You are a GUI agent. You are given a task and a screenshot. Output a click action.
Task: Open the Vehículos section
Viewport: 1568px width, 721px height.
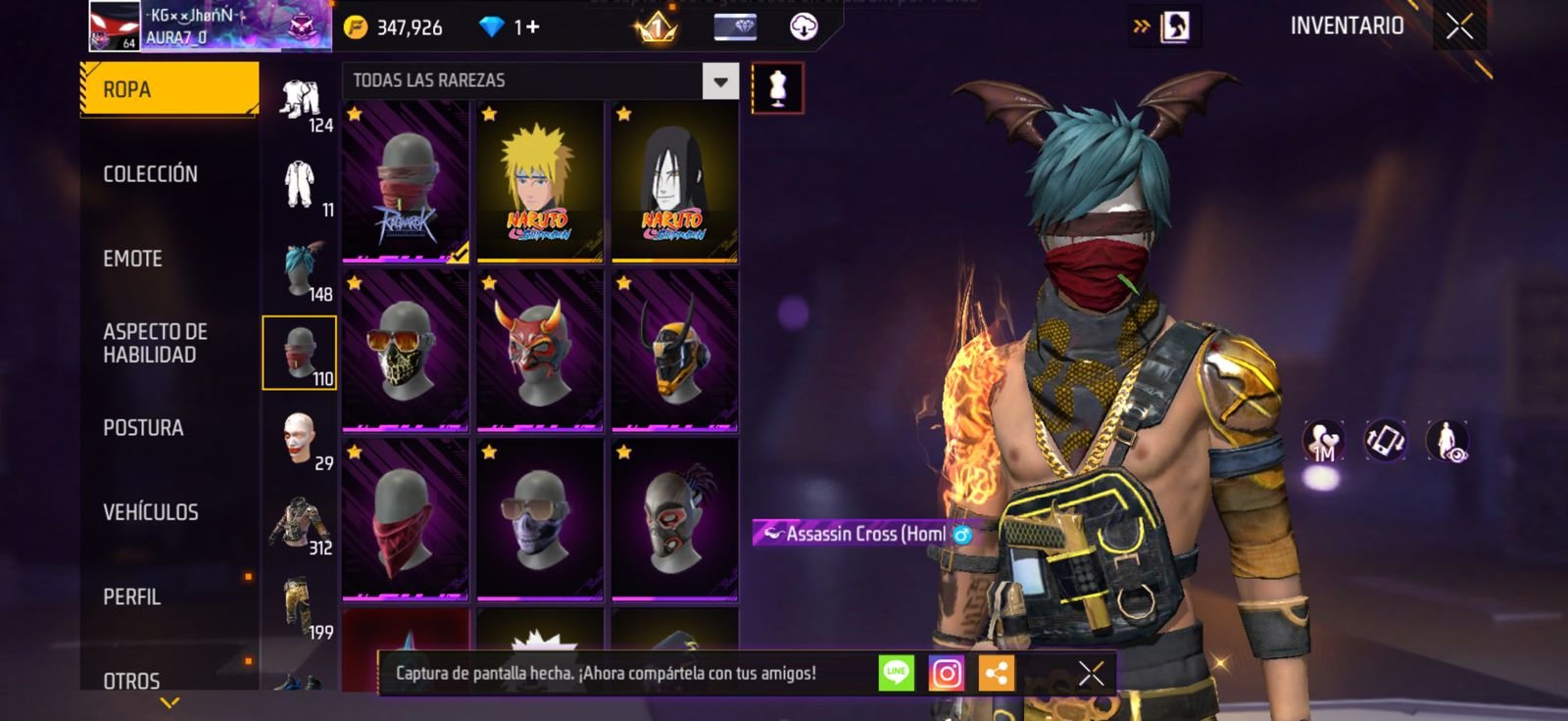[x=150, y=512]
